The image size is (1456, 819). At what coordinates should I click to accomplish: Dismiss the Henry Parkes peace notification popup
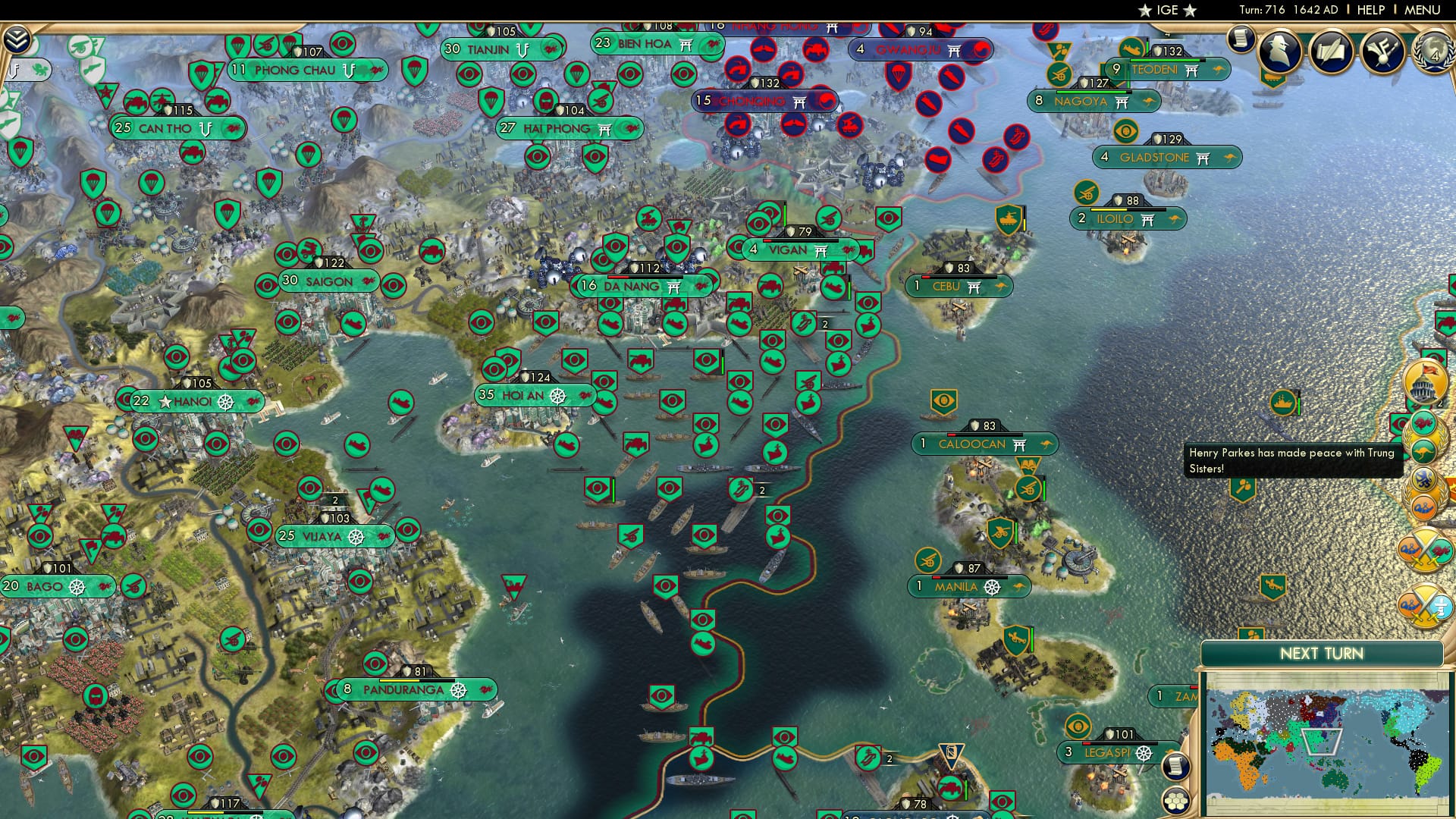[1289, 459]
